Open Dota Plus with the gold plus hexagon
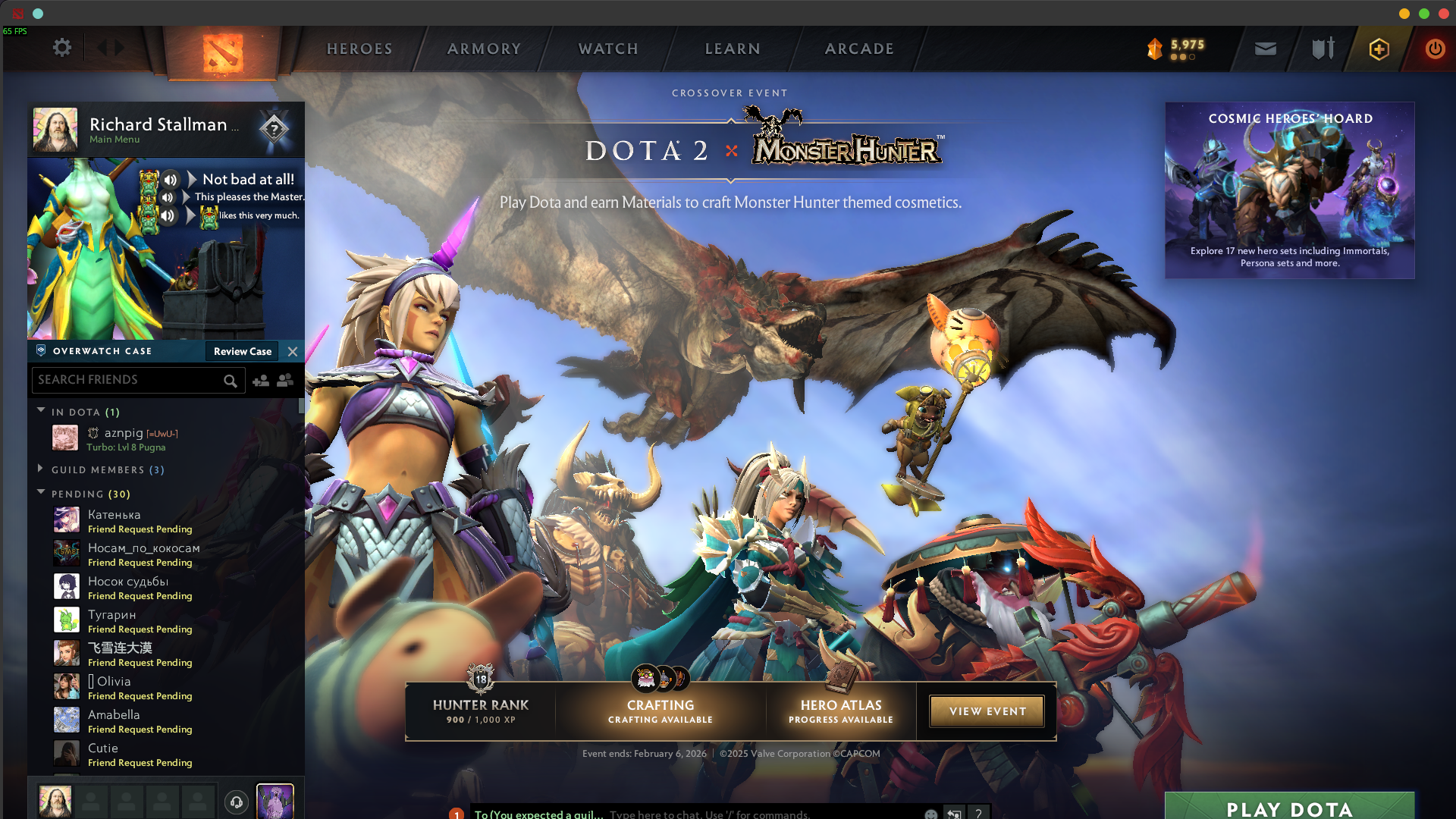1456x819 pixels. tap(1379, 48)
